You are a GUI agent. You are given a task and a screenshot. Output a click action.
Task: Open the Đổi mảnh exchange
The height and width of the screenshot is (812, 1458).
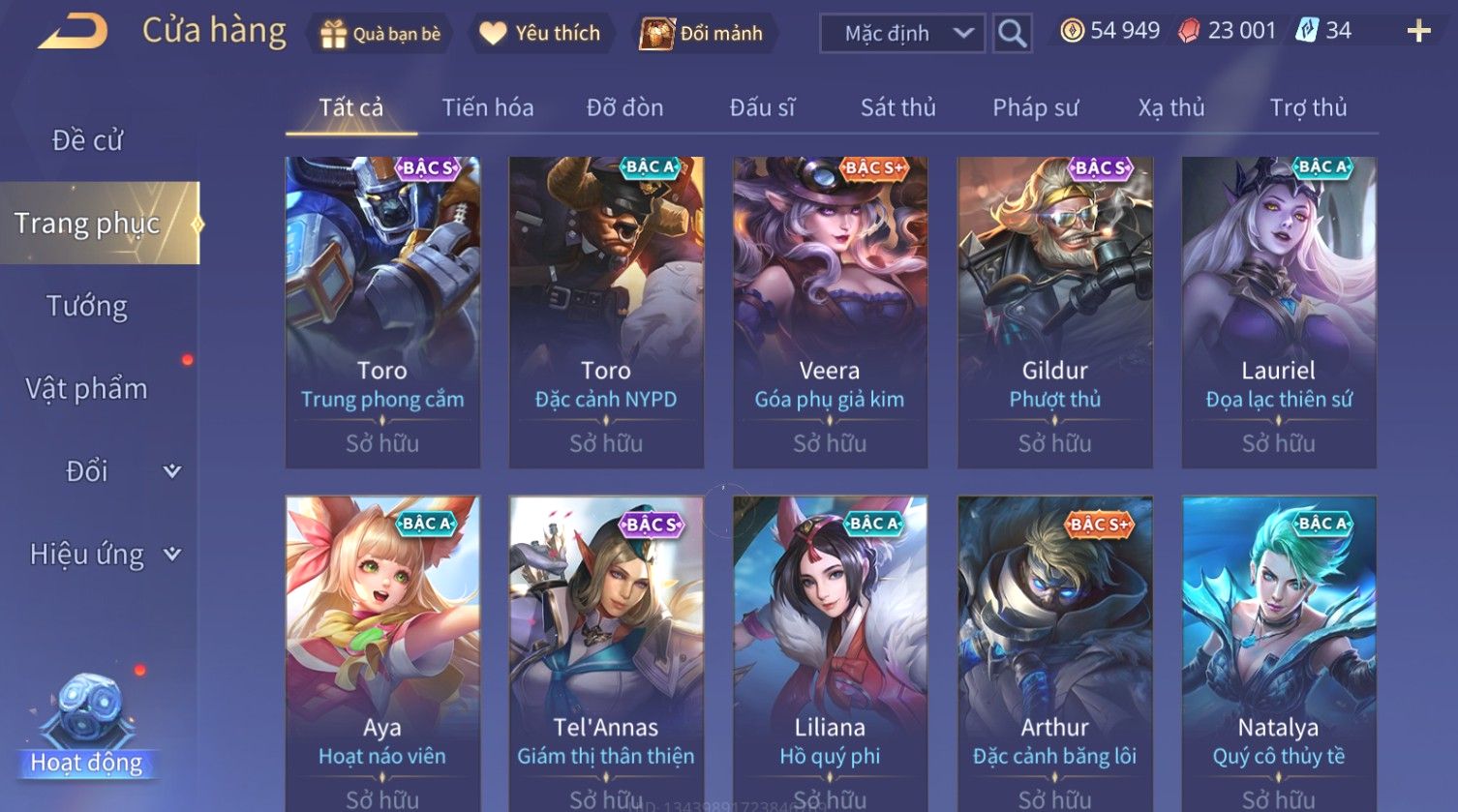(x=702, y=34)
